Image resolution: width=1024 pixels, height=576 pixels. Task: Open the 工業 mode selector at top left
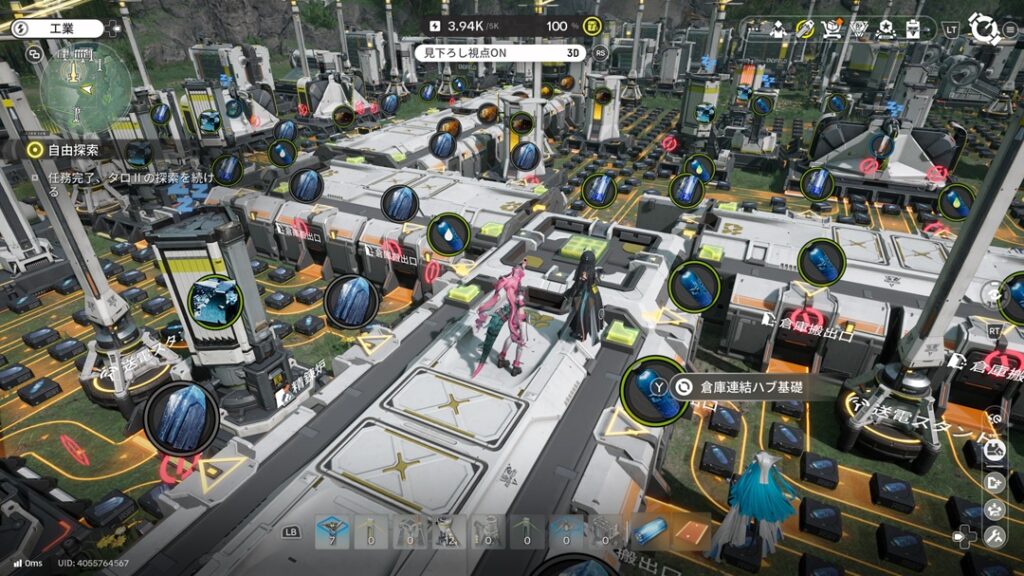click(60, 29)
